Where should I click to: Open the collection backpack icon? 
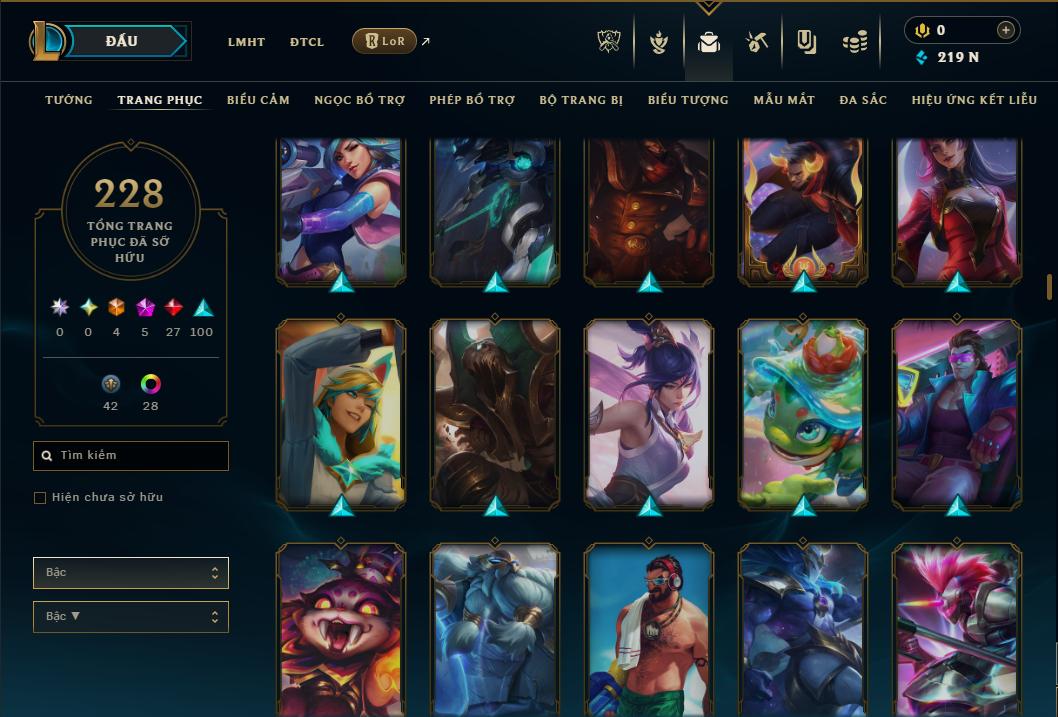click(x=709, y=42)
